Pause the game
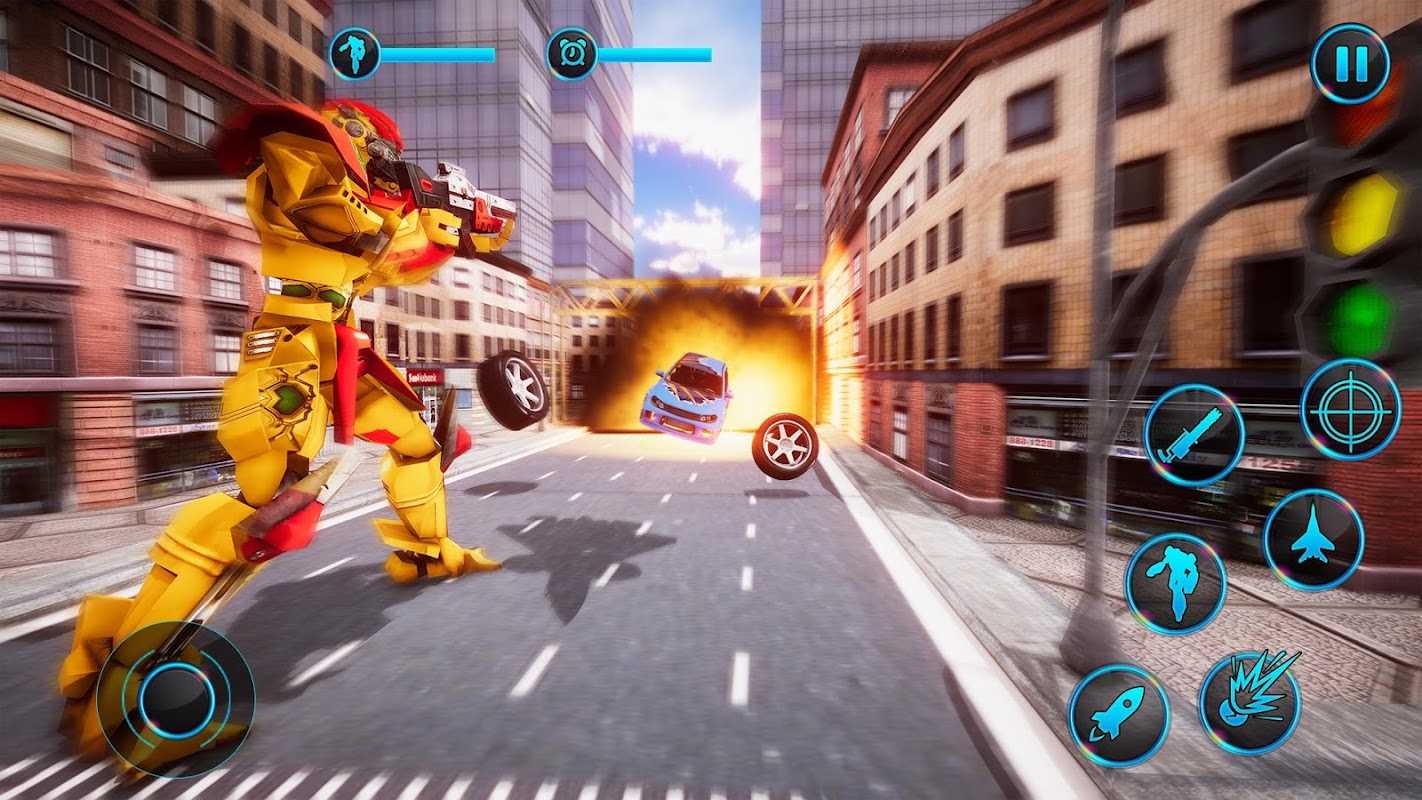Screen dimensions: 1422x800 coord(1350,64)
